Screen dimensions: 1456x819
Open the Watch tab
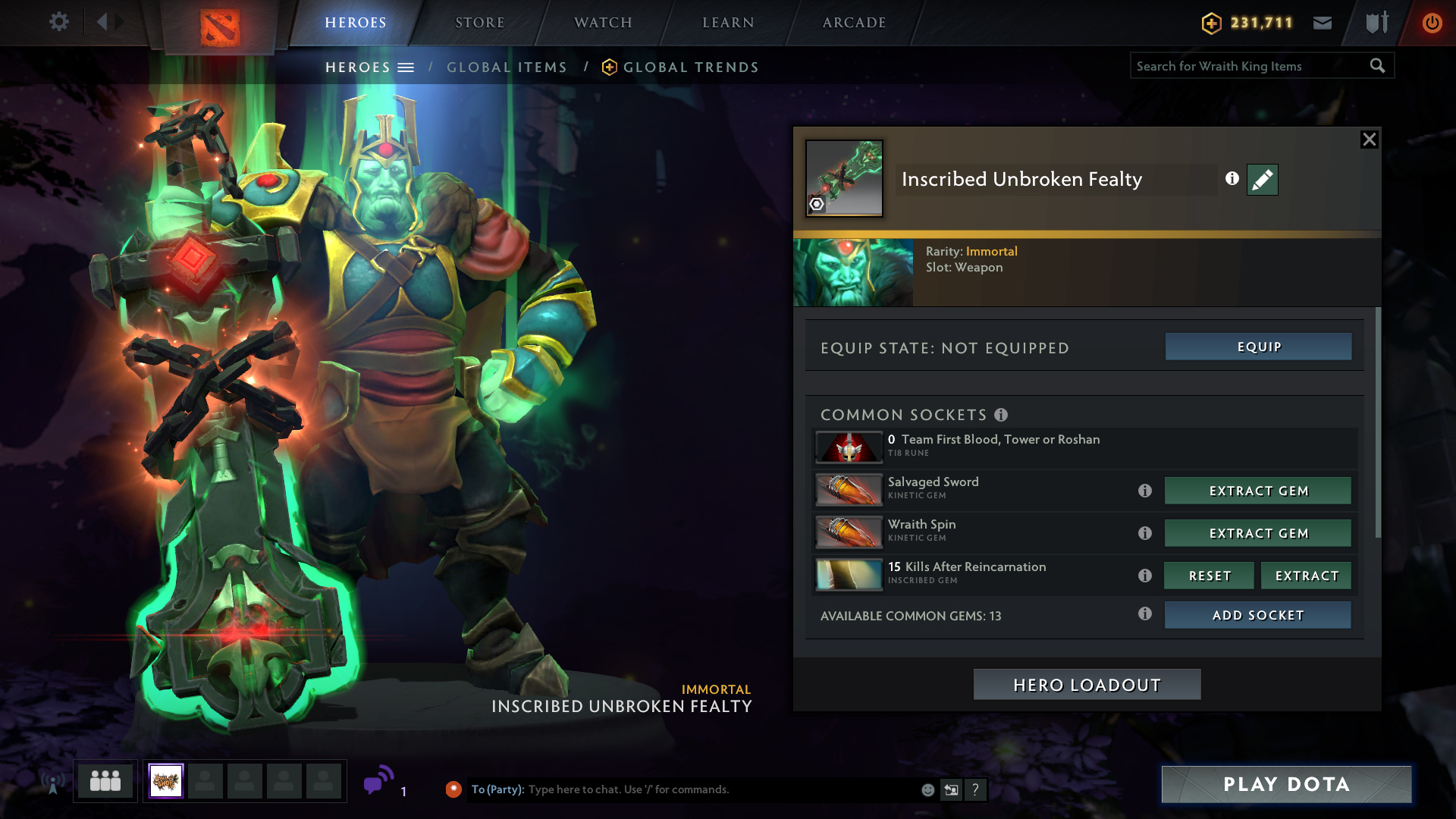[603, 23]
